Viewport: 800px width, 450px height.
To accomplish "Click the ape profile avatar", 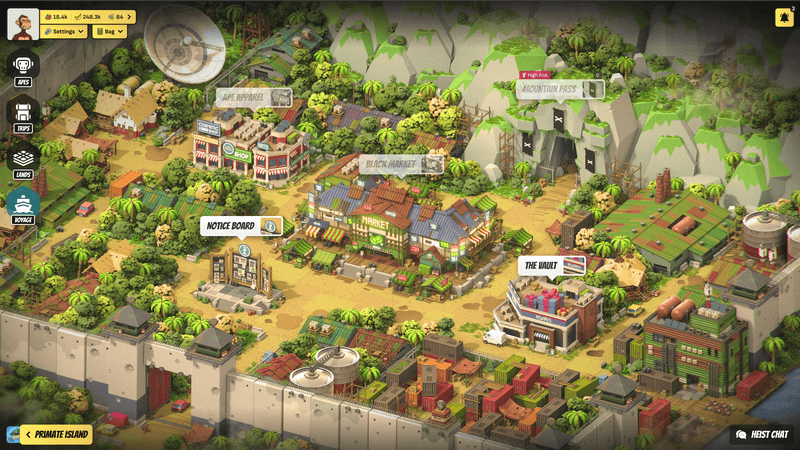I will click(23, 23).
